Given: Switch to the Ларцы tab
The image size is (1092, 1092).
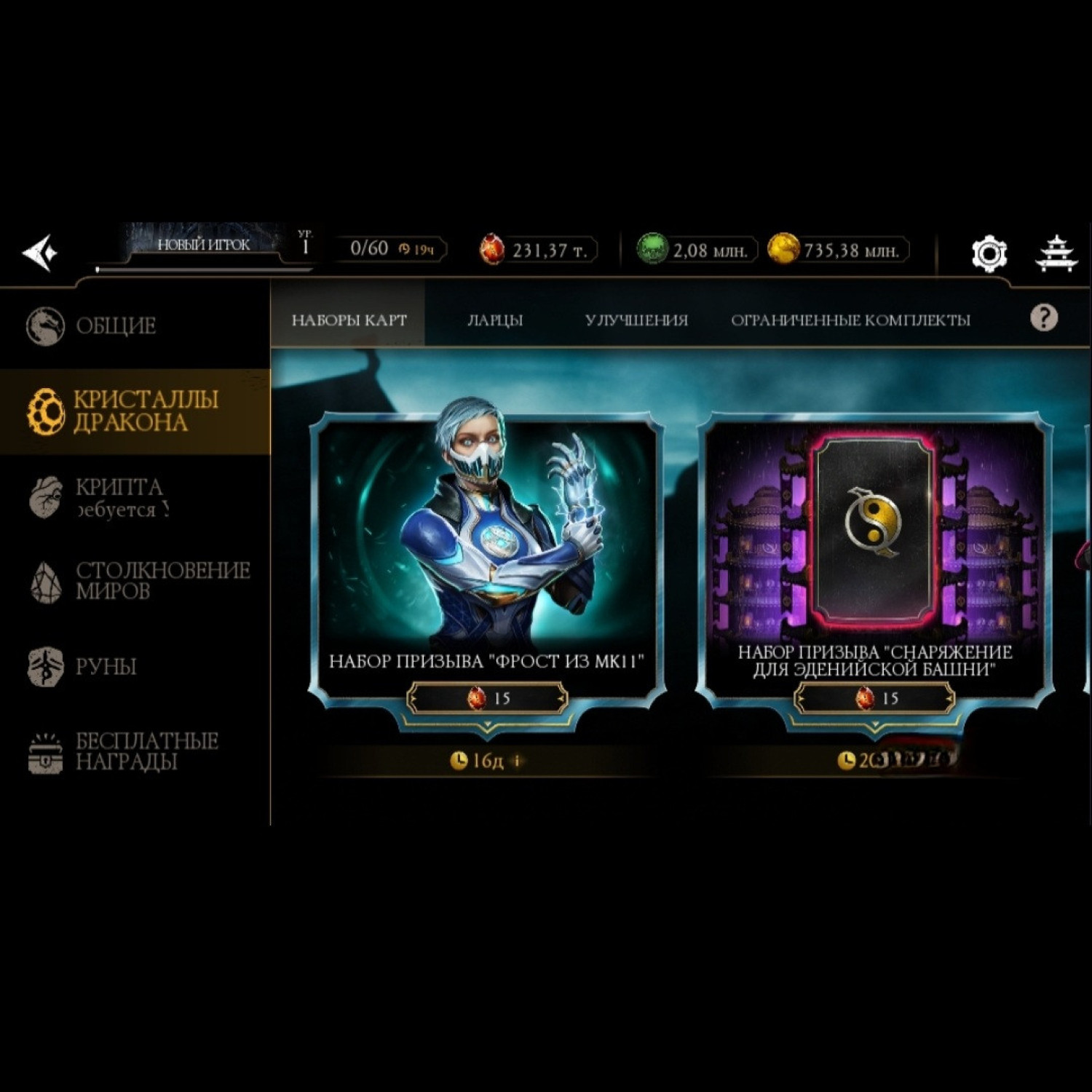Looking at the screenshot, I should point(495,320).
